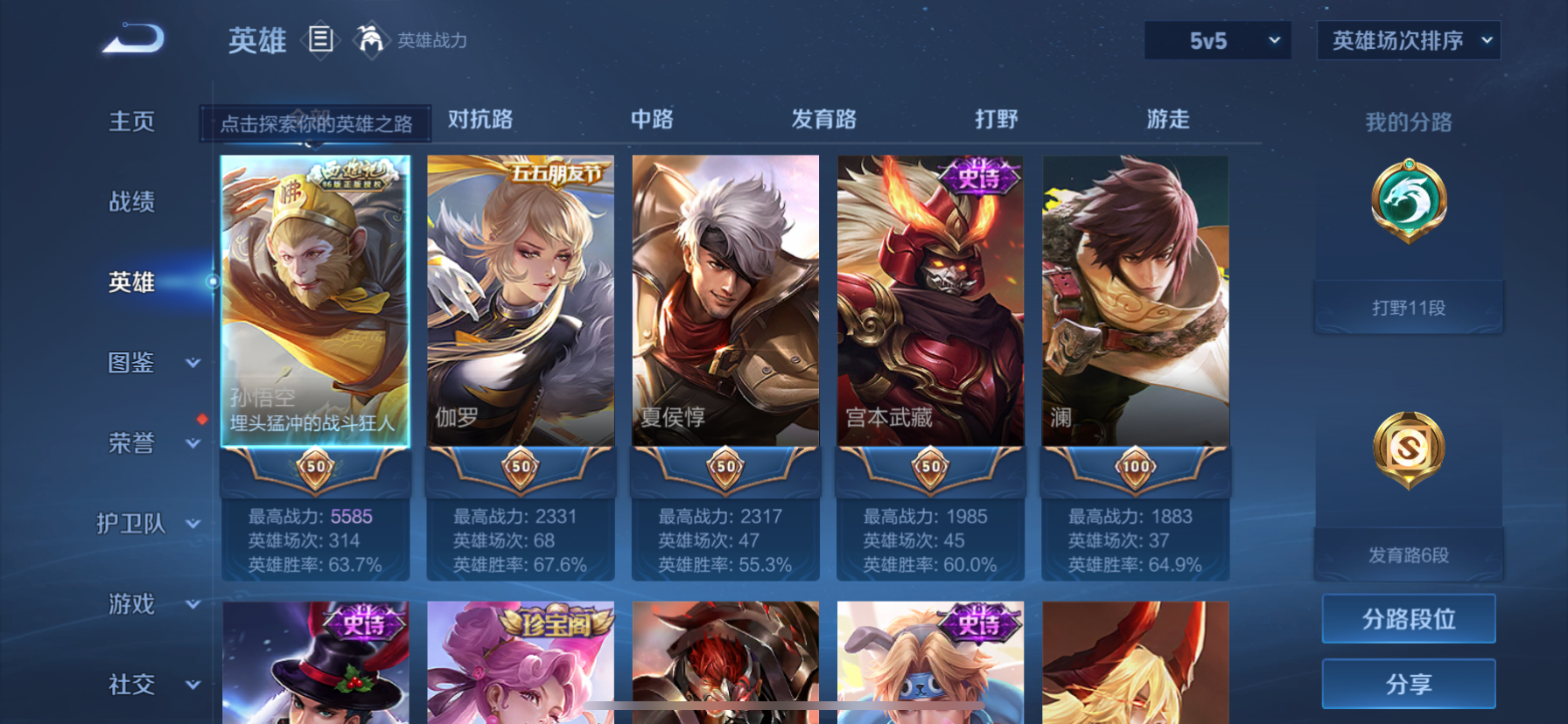Click the 分路段位 button
Image resolution: width=1568 pixels, height=724 pixels.
tap(1408, 619)
